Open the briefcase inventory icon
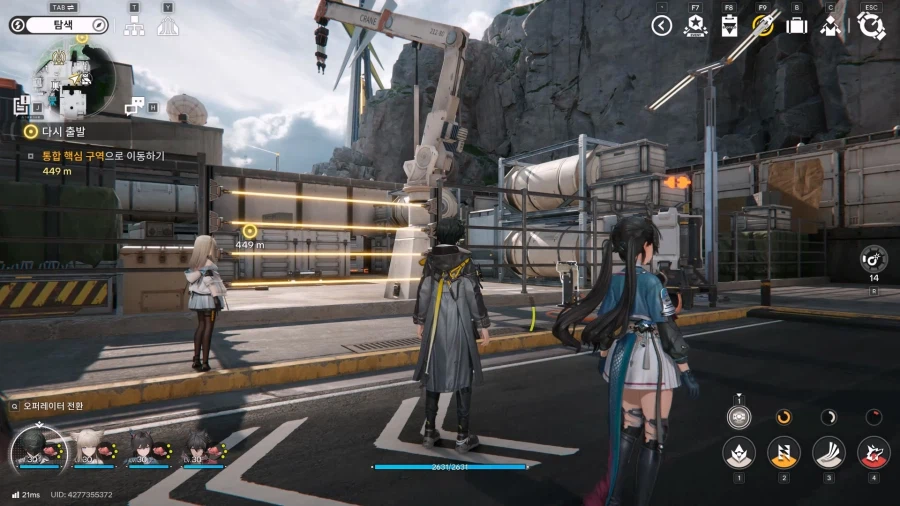 [x=797, y=26]
